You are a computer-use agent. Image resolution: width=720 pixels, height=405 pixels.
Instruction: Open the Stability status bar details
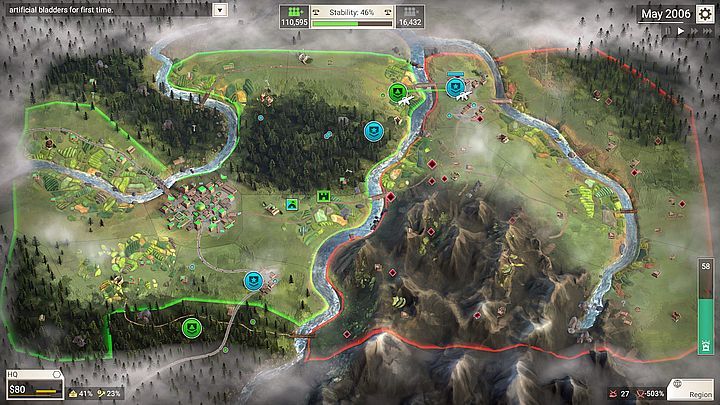pos(352,15)
